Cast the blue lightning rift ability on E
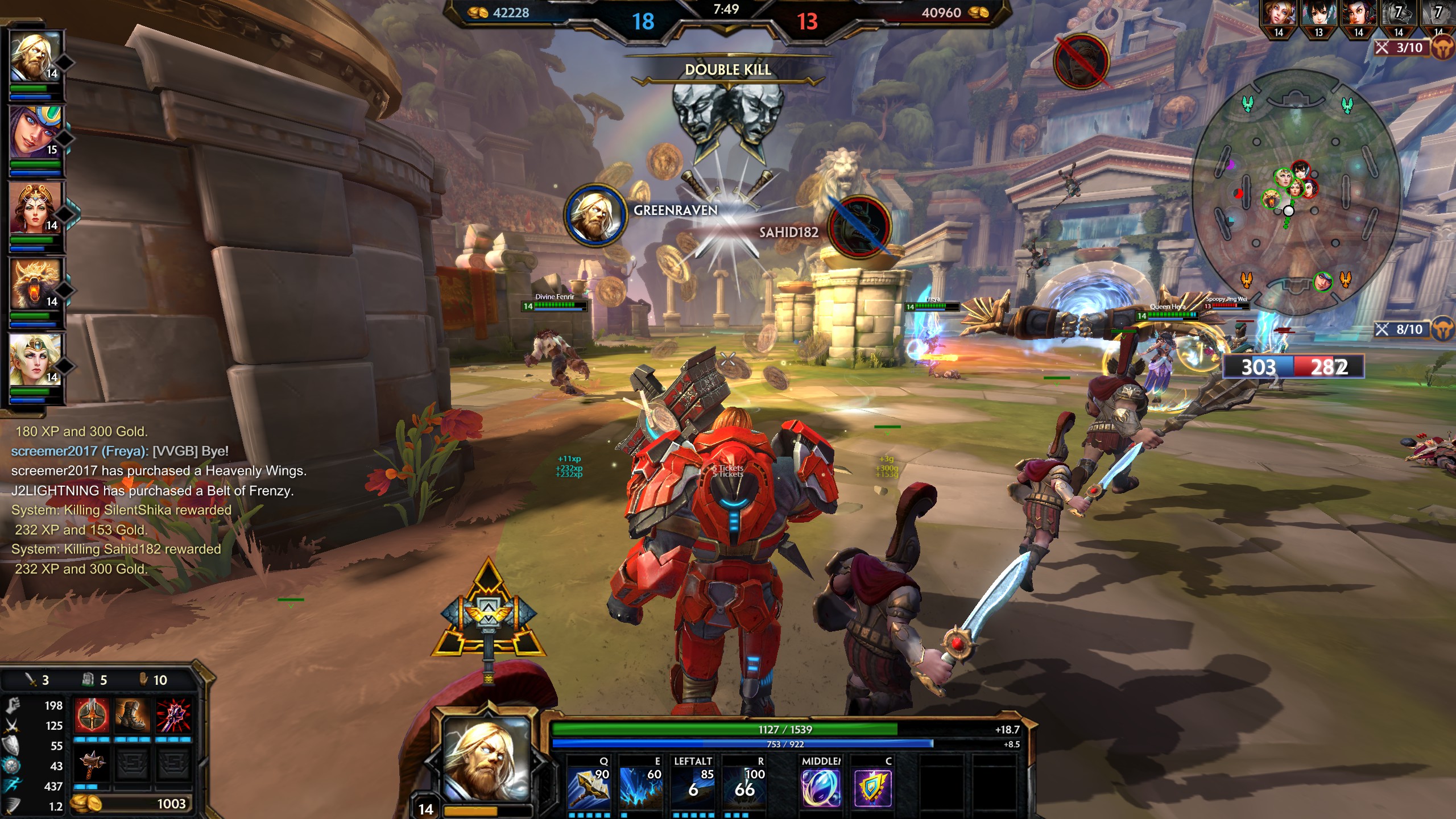 [640, 787]
